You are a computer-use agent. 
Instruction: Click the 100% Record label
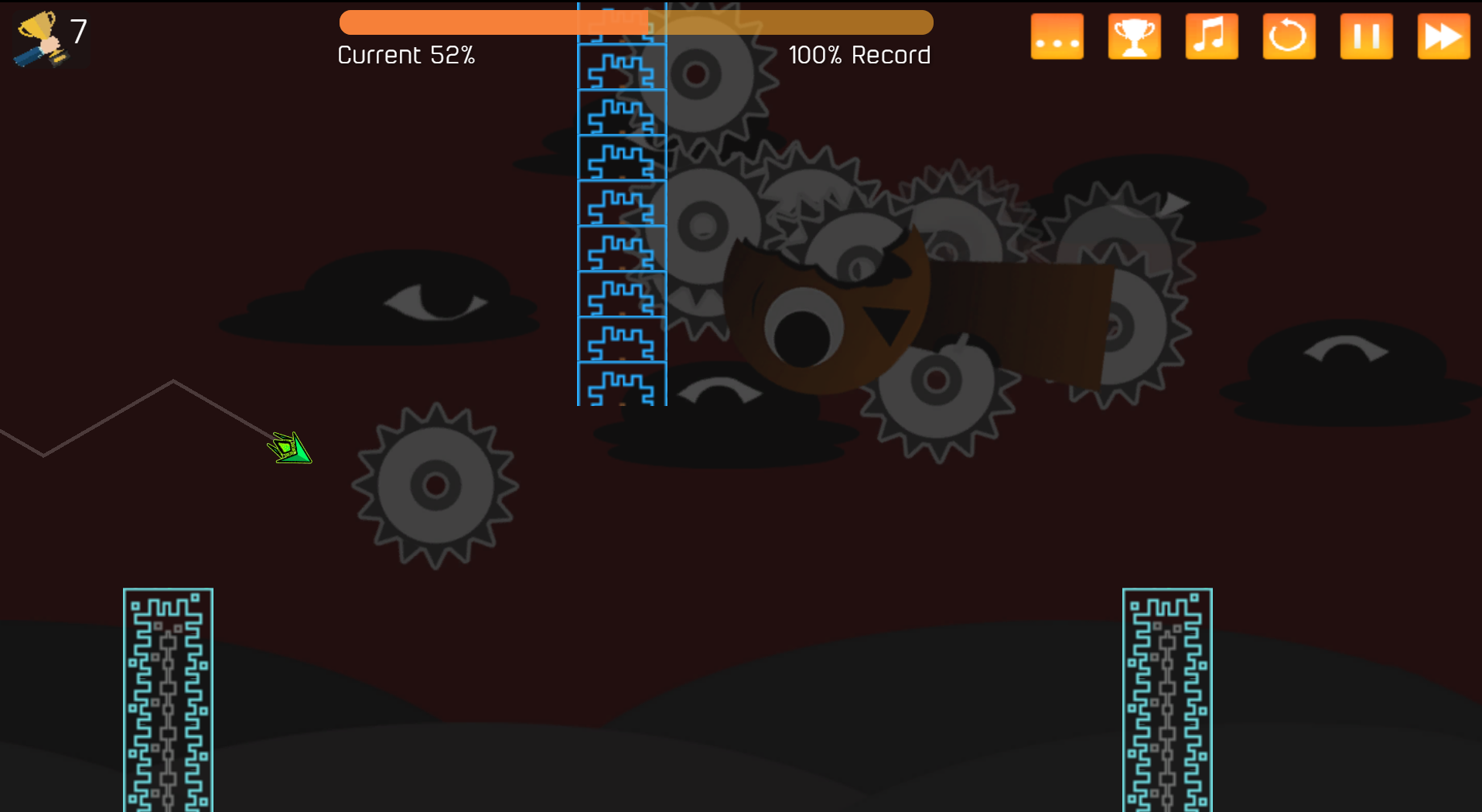[859, 54]
